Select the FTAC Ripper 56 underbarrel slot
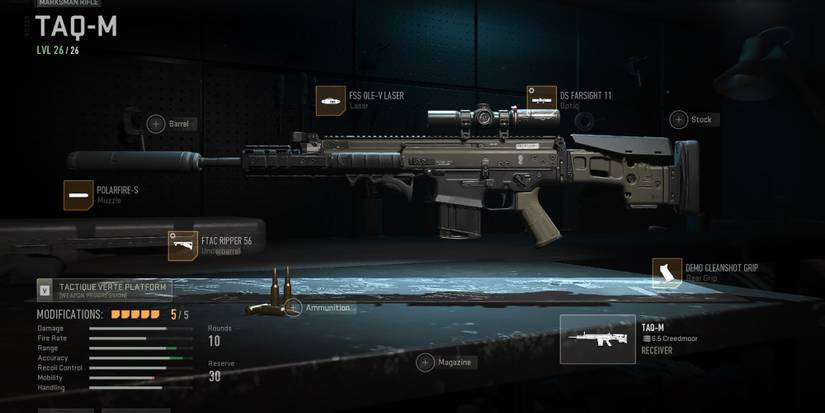Viewport: 825px width, 413px height. [x=183, y=246]
